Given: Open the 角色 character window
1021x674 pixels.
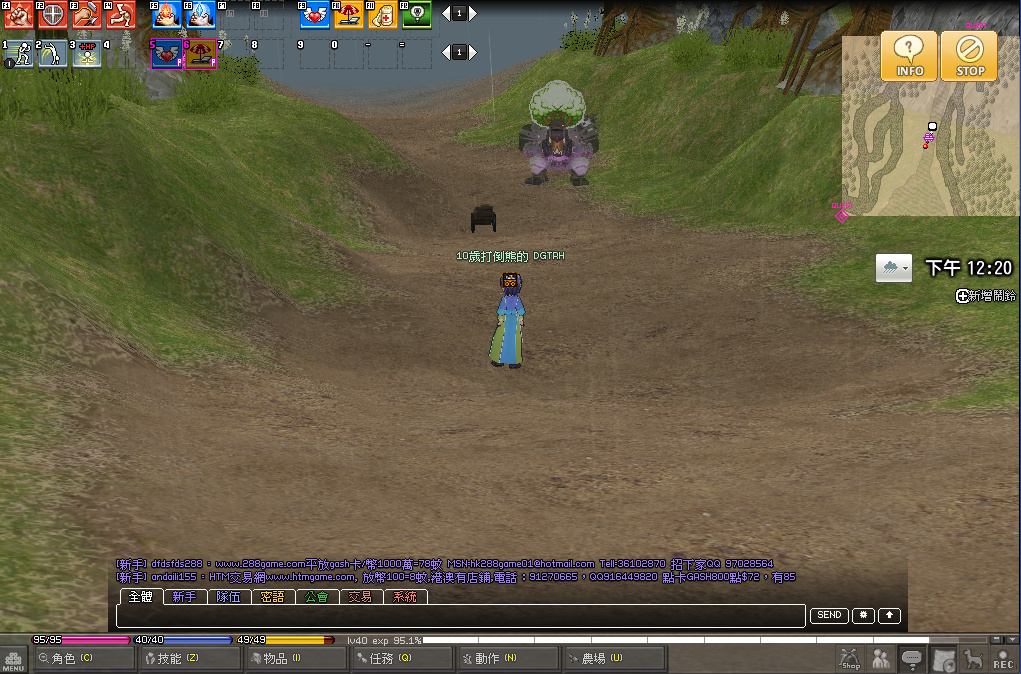Looking at the screenshot, I should [x=84, y=658].
